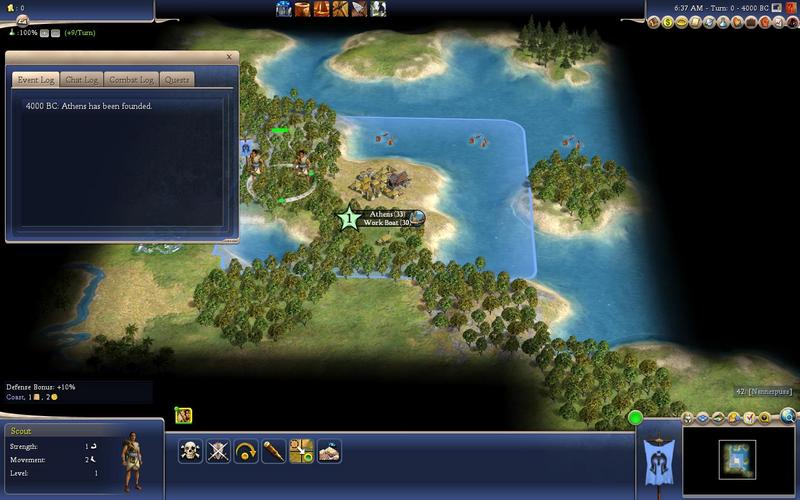Click the minimap
Image resolution: width=800 pixels, height=500 pixels.
click(x=738, y=459)
